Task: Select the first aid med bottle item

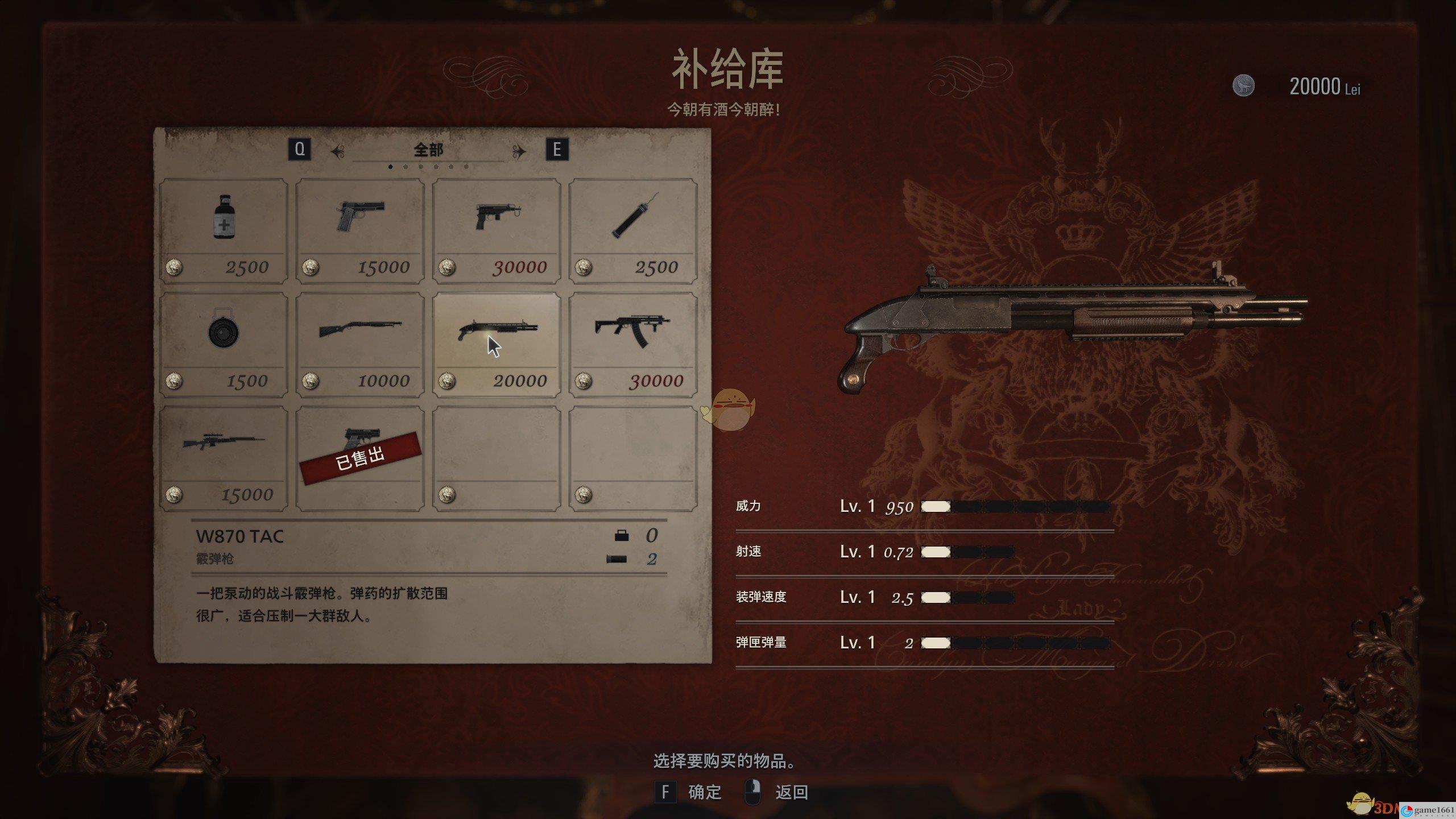Action: pos(224,230)
